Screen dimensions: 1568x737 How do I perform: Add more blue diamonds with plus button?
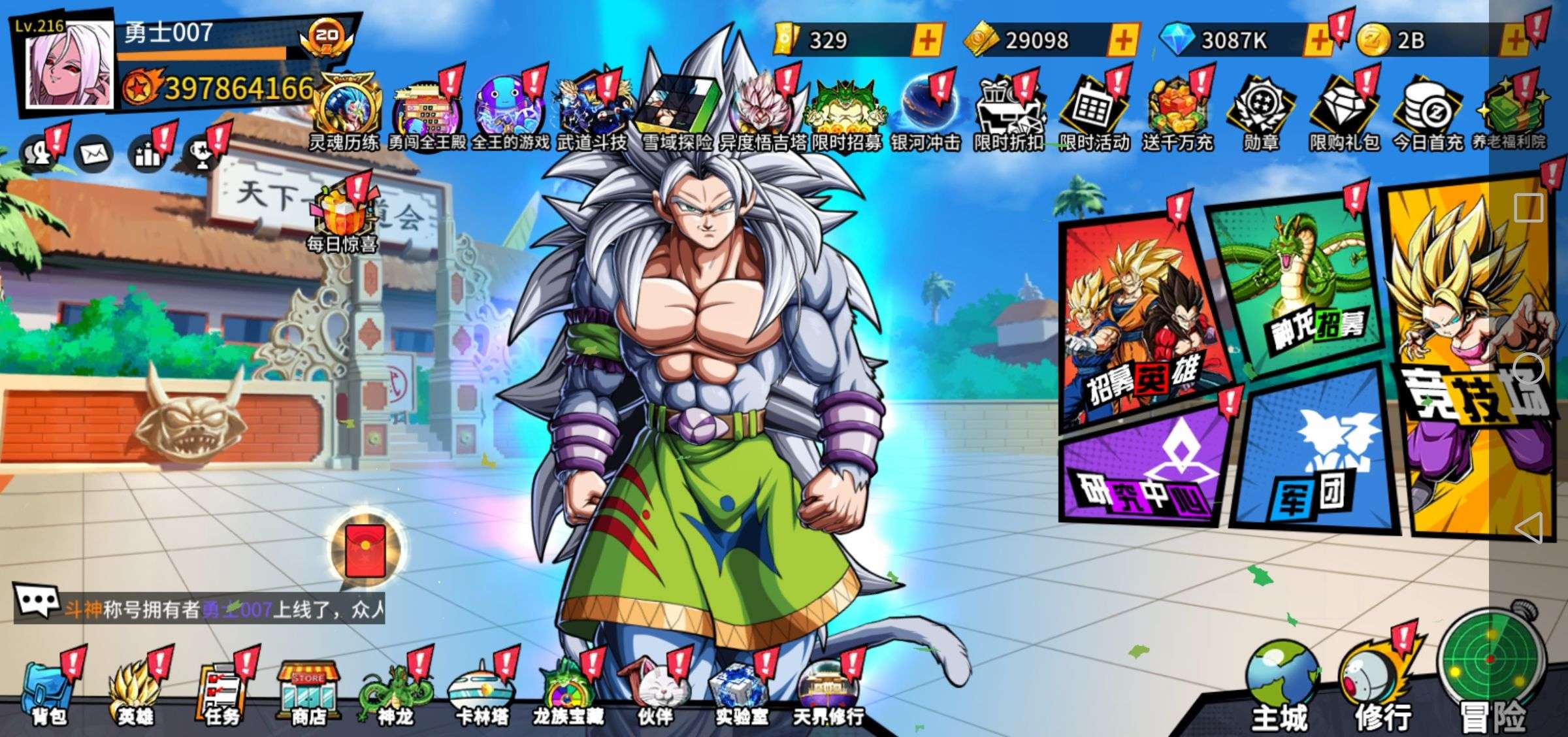(1318, 41)
